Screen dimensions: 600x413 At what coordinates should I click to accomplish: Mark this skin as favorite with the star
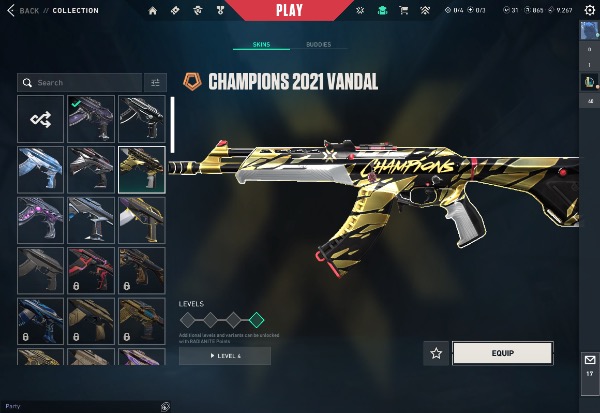tap(436, 353)
